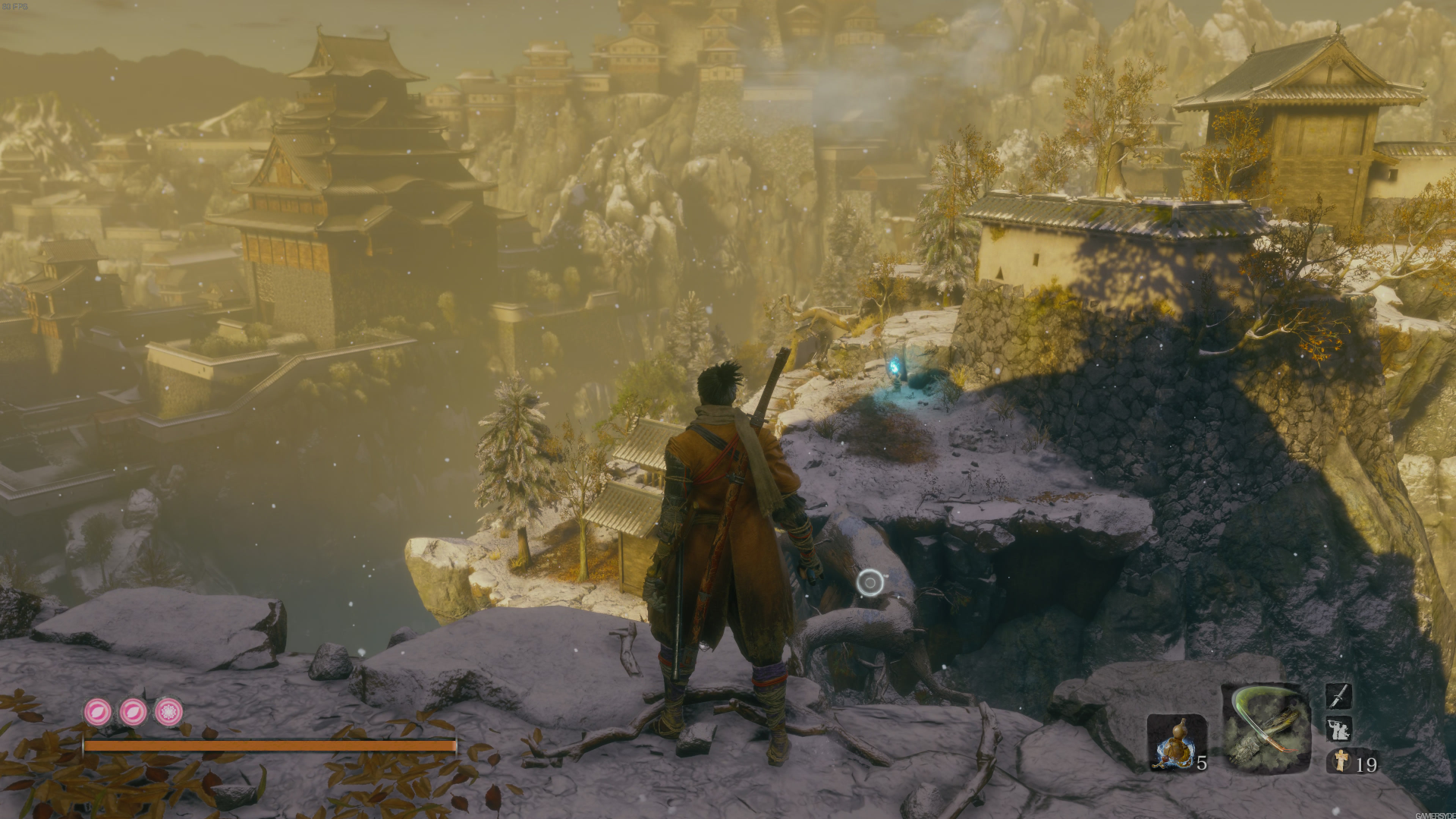1456x819 pixels.
Task: Click the spirit emblem count 19
Action: (x=1366, y=764)
